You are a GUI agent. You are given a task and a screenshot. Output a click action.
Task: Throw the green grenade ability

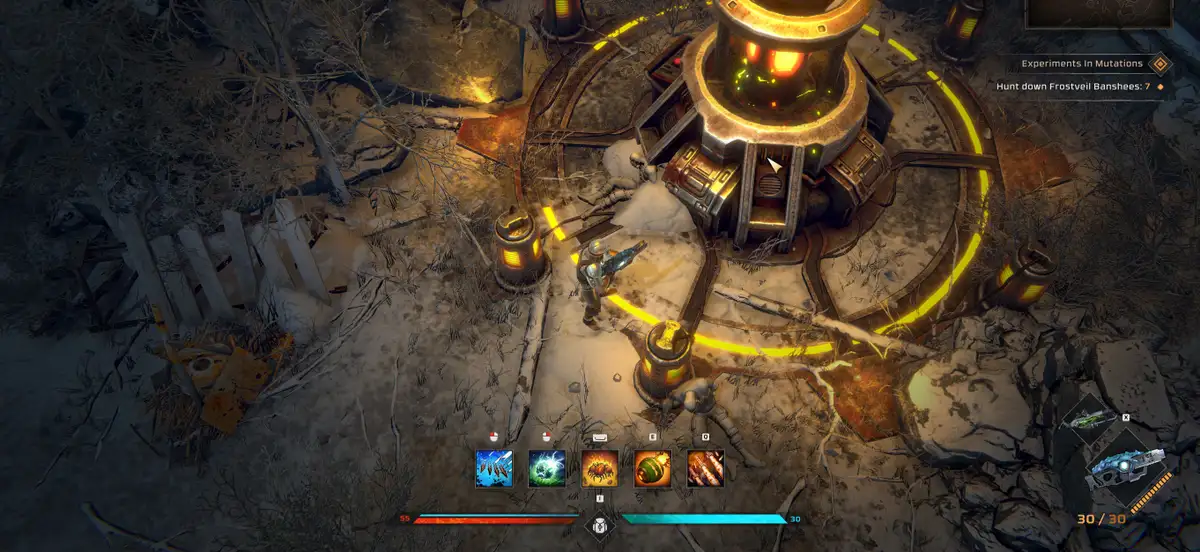point(653,468)
